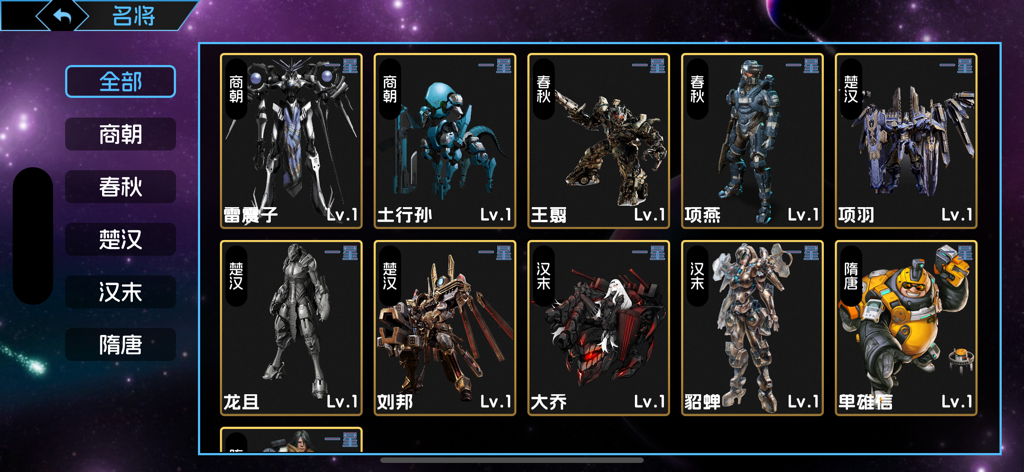
Task: Open the 楚汉 category tab
Action: tap(120, 240)
